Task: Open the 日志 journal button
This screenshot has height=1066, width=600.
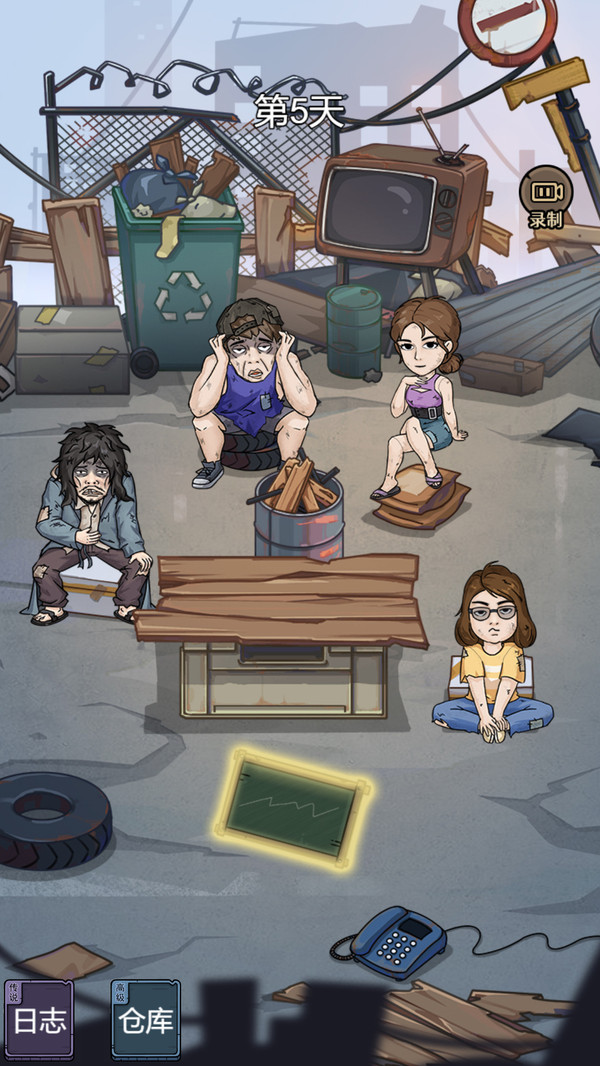Action: point(38,1018)
